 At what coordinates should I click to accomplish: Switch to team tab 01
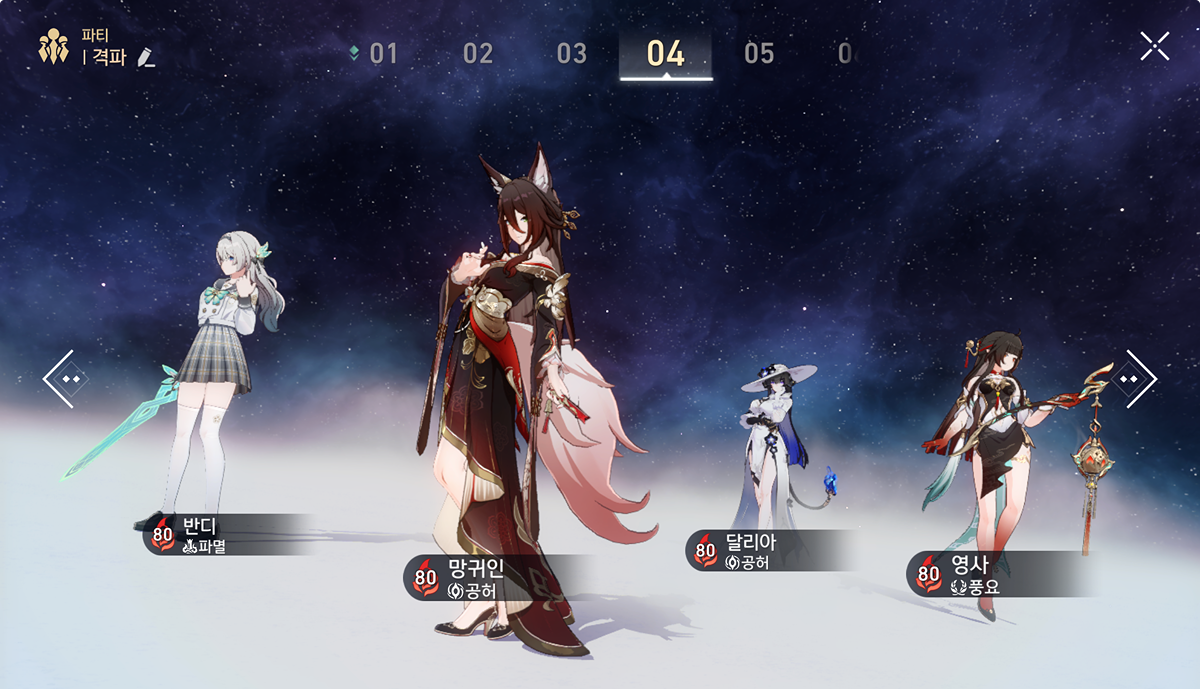(x=383, y=53)
